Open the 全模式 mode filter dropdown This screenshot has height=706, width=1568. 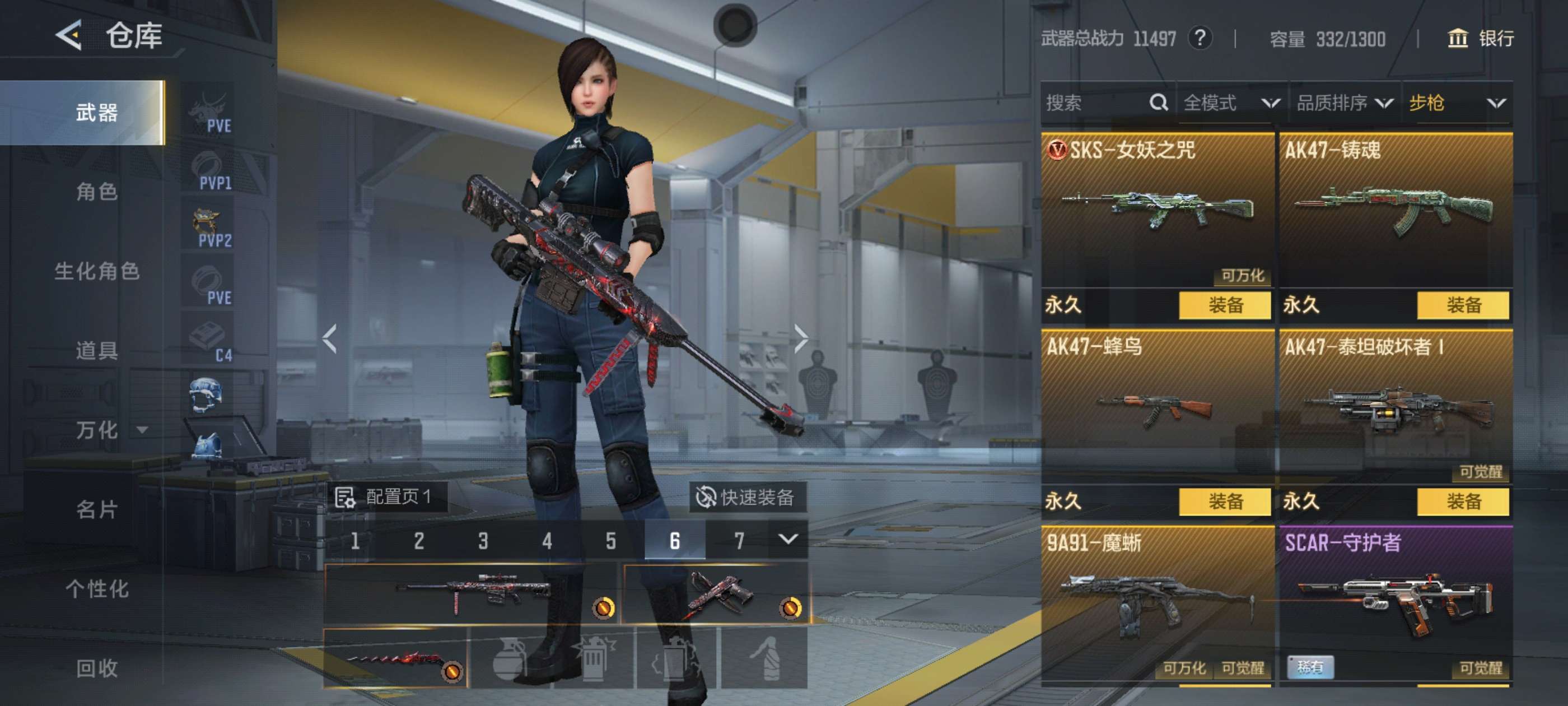click(1230, 103)
